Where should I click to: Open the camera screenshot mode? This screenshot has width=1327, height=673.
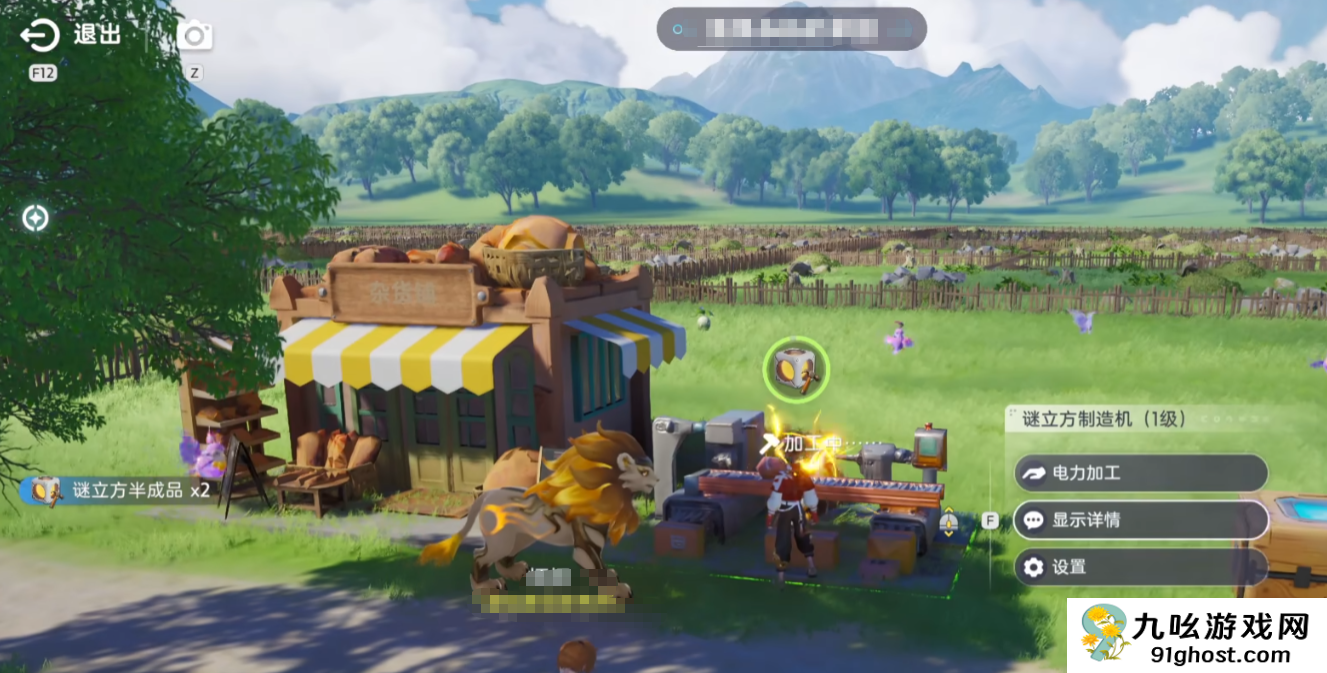click(194, 36)
